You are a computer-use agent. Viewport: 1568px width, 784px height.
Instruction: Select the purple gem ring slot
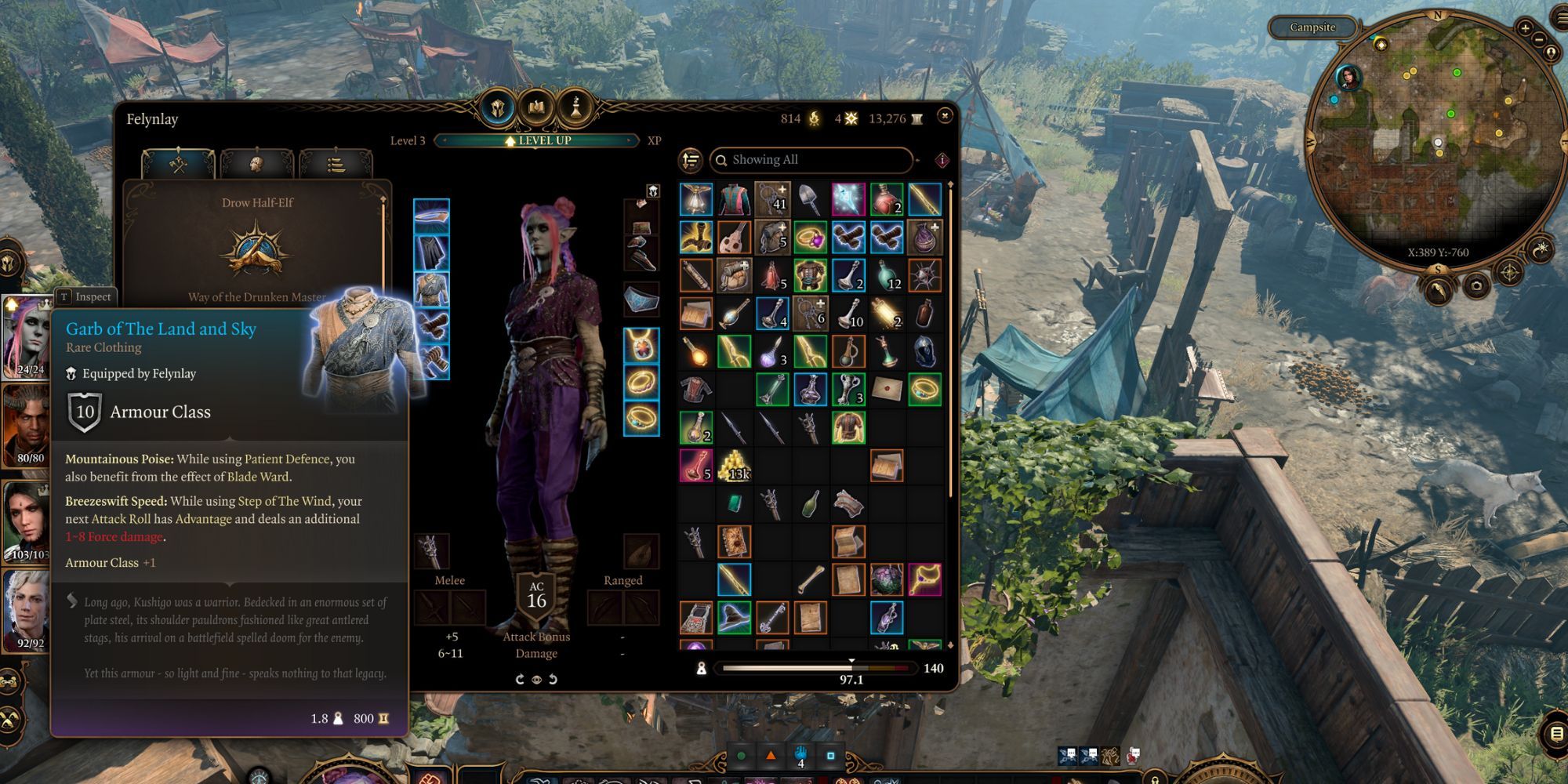810,237
